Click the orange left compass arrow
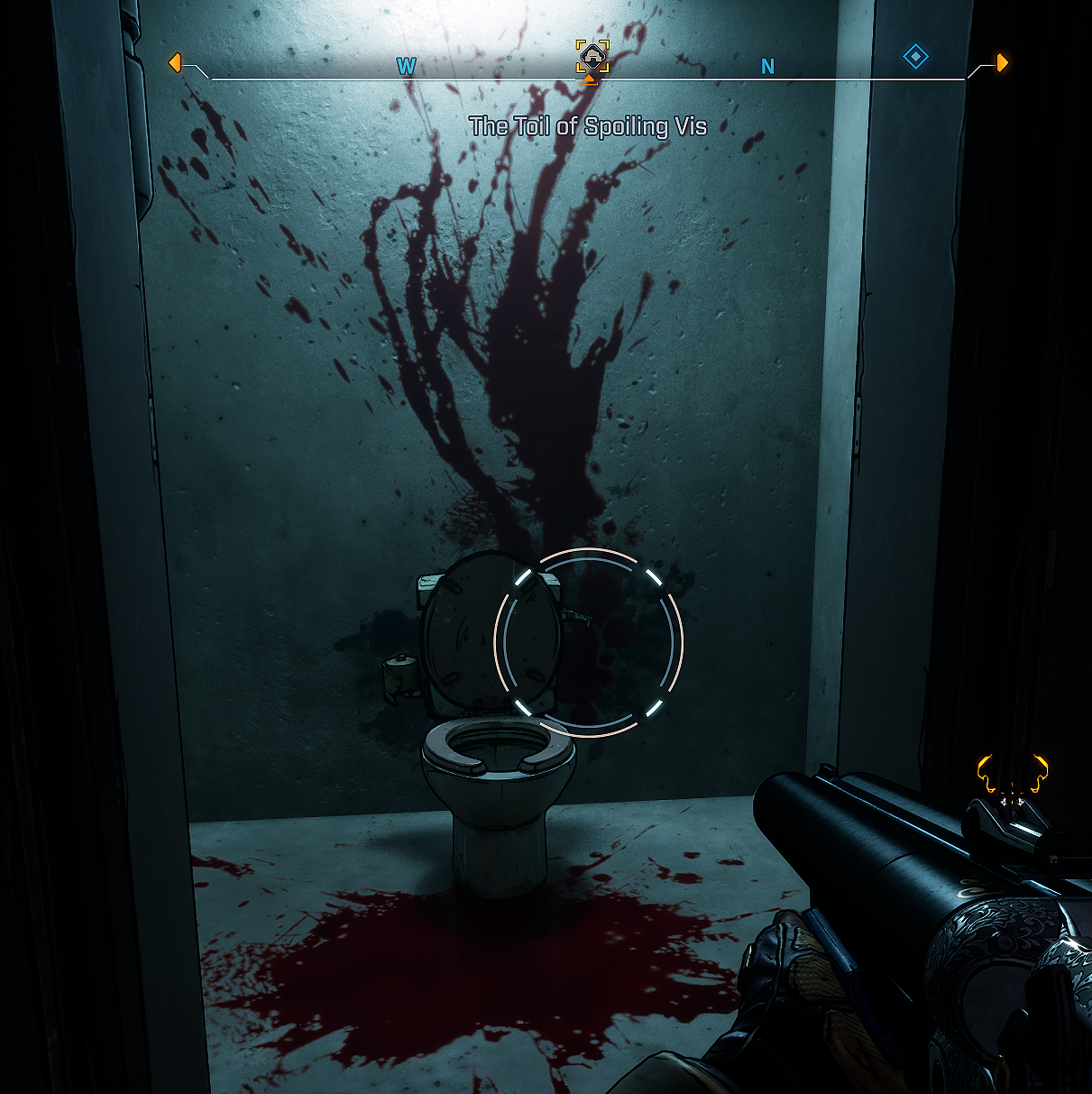The width and height of the screenshot is (1092, 1094). point(175,63)
